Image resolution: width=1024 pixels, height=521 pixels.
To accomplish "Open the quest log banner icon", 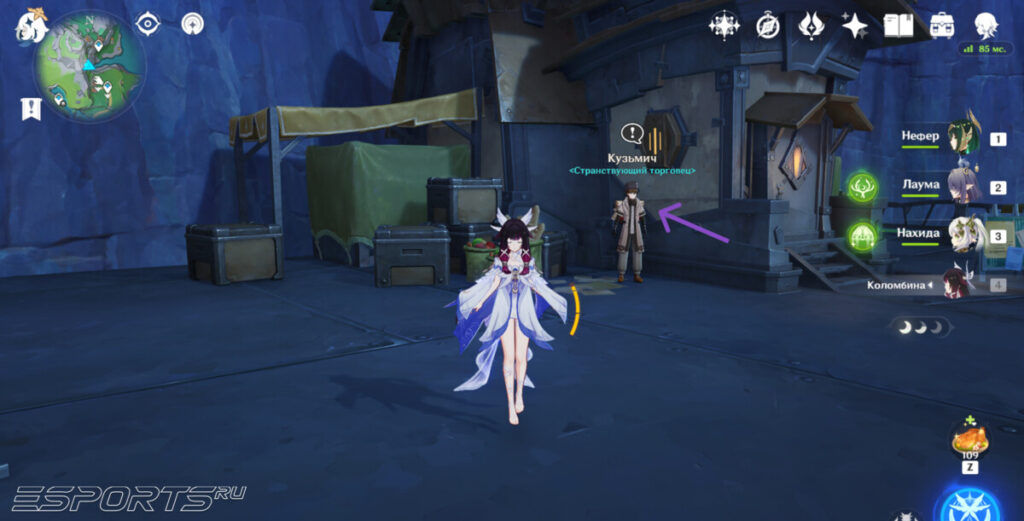I will click(x=30, y=108).
